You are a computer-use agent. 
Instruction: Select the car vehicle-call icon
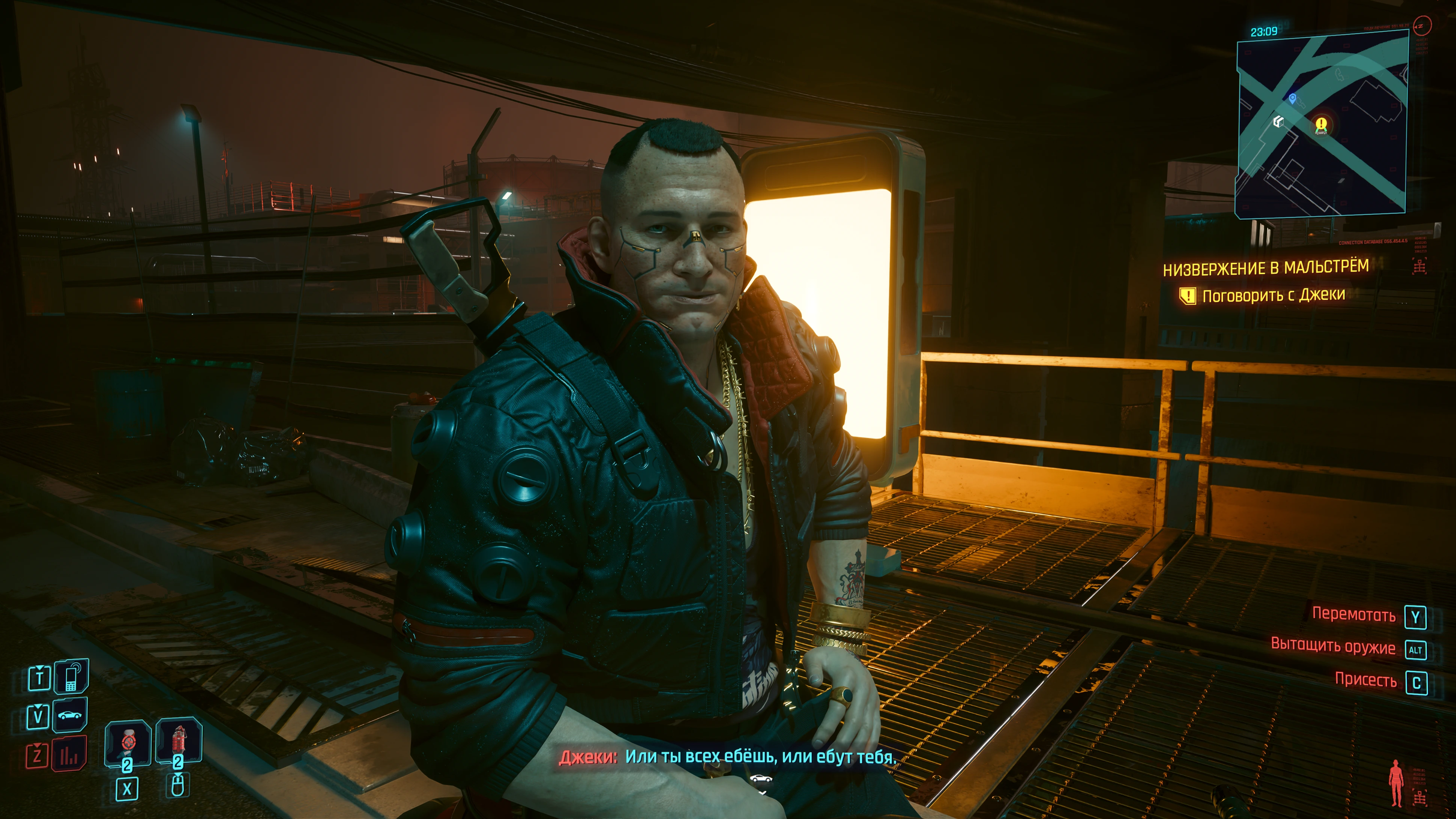pyautogui.click(x=70, y=716)
